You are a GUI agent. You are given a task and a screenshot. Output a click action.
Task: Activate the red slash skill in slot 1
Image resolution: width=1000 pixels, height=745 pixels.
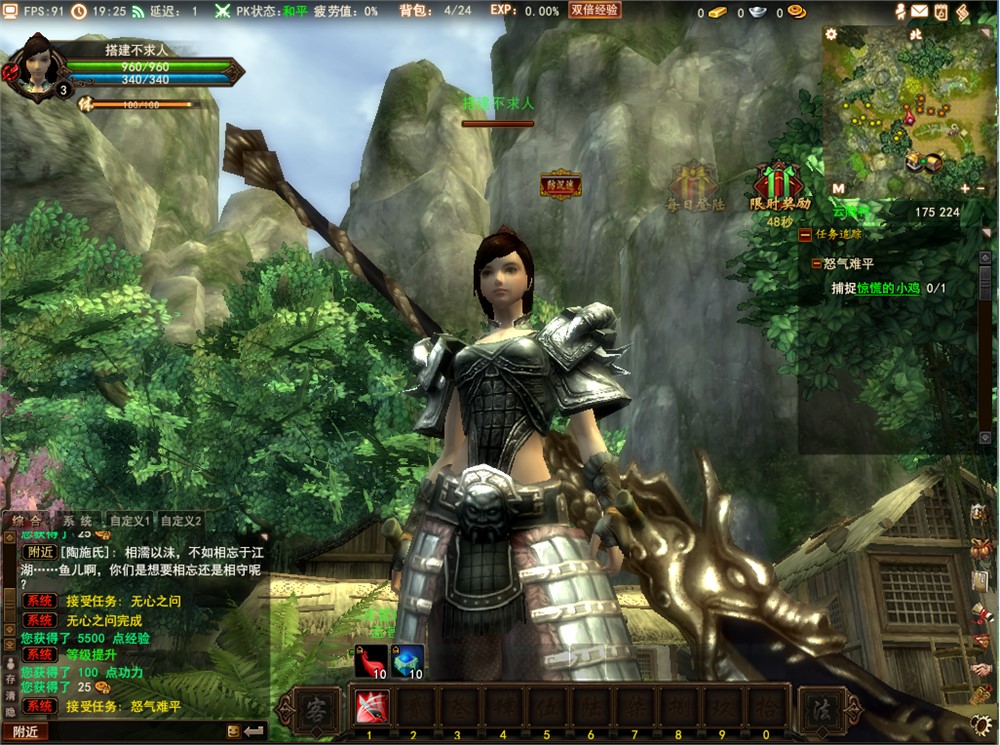(368, 709)
